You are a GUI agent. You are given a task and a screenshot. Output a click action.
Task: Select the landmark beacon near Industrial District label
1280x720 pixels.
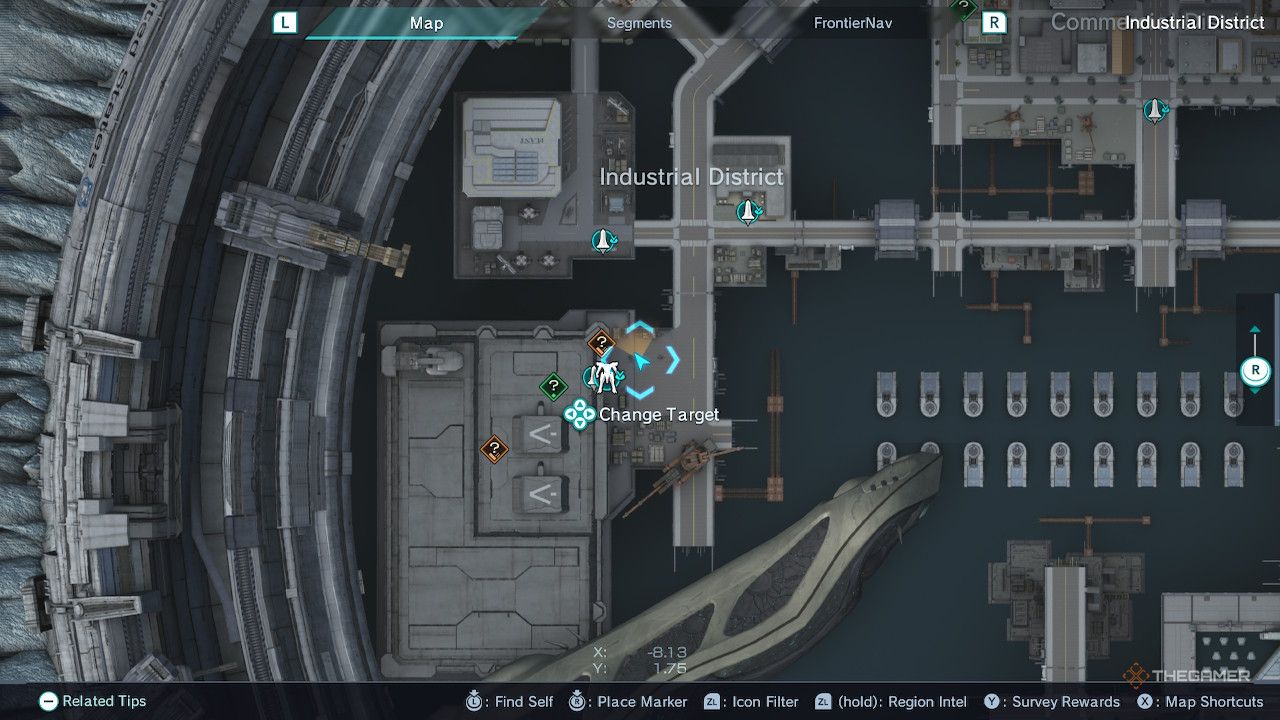(x=749, y=212)
